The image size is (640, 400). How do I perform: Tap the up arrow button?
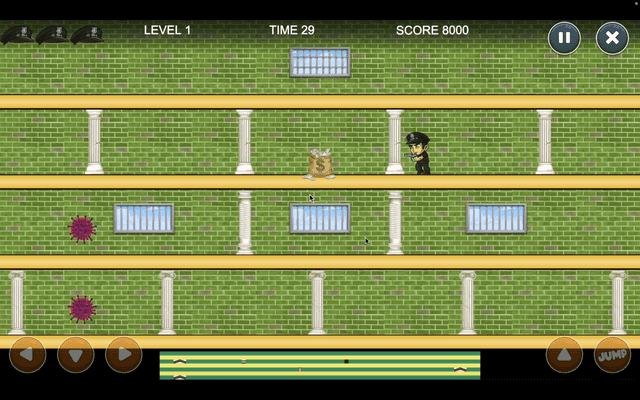[564, 355]
